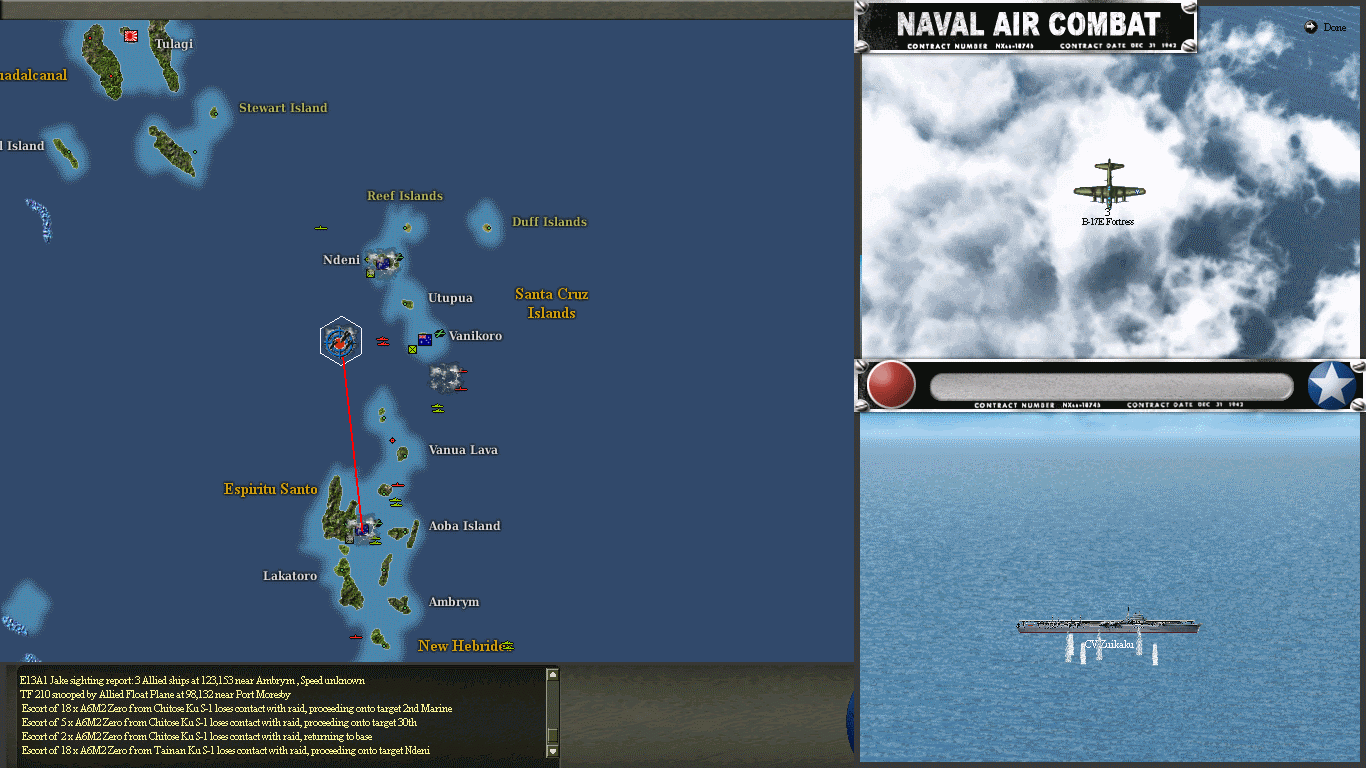1366x768 pixels.
Task: Click CV Zuikaku in the naval combat display
Action: click(1110, 625)
